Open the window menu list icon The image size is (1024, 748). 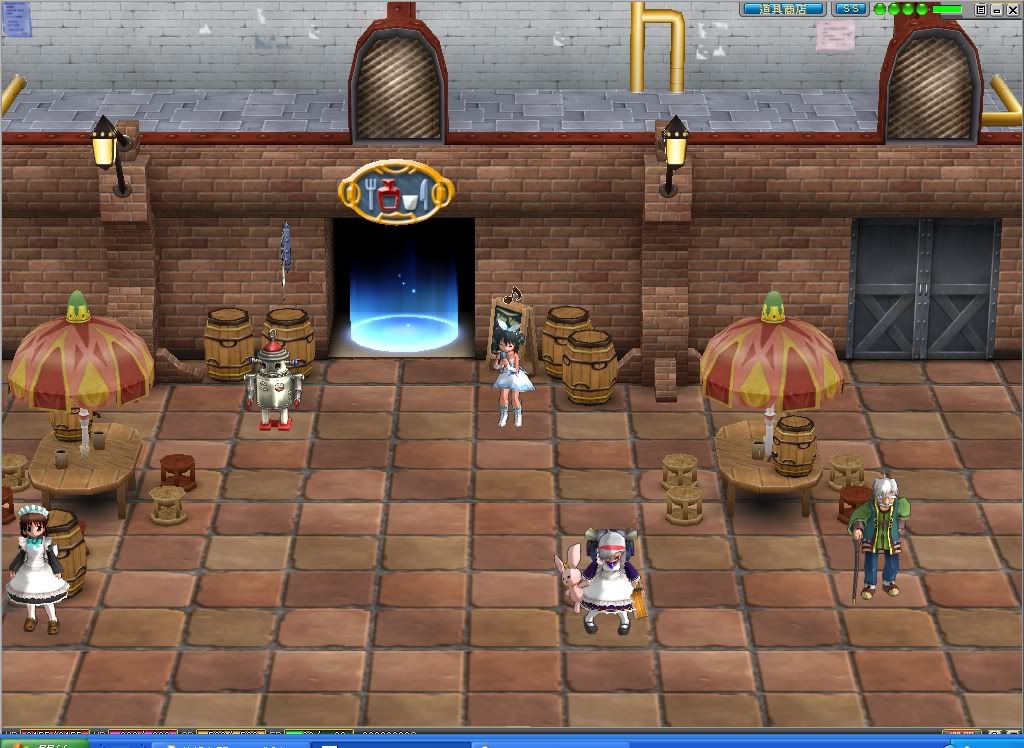pyautogui.click(x=981, y=9)
